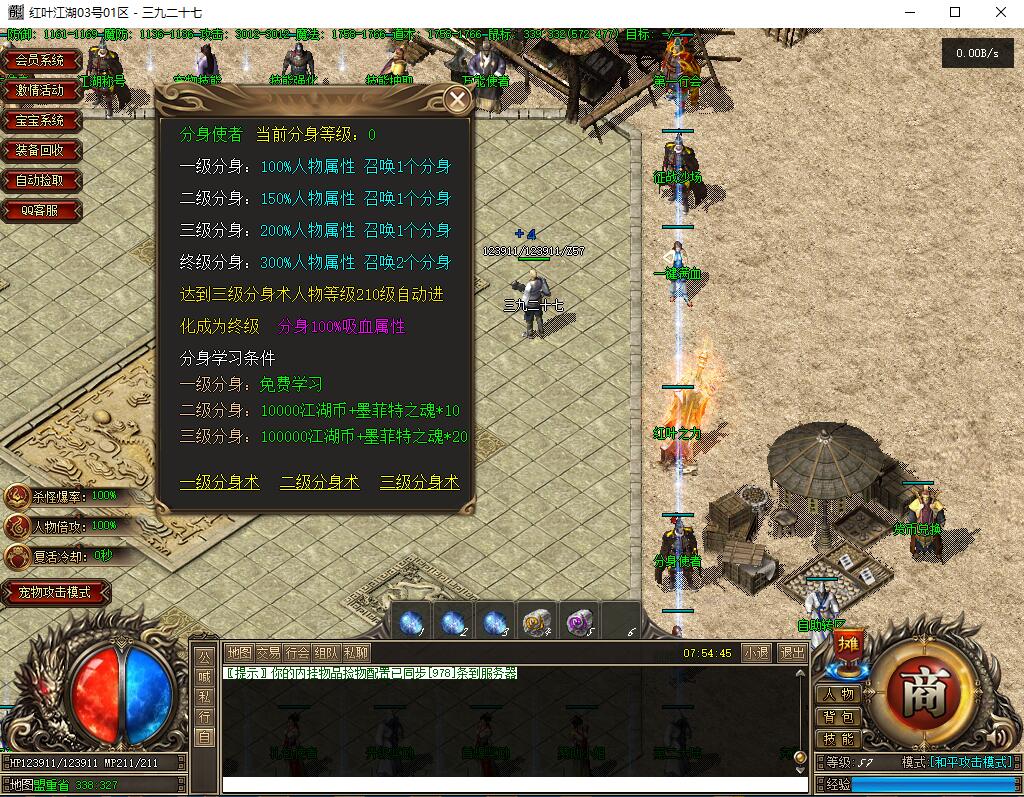Learn 三级分身术 from the dialog

coord(419,482)
